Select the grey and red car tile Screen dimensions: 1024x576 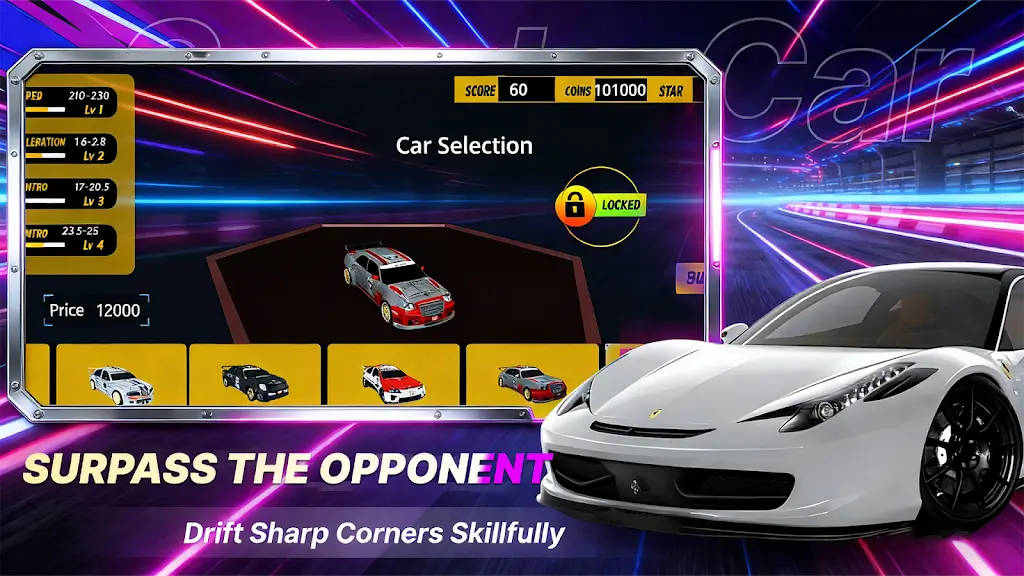tap(532, 376)
